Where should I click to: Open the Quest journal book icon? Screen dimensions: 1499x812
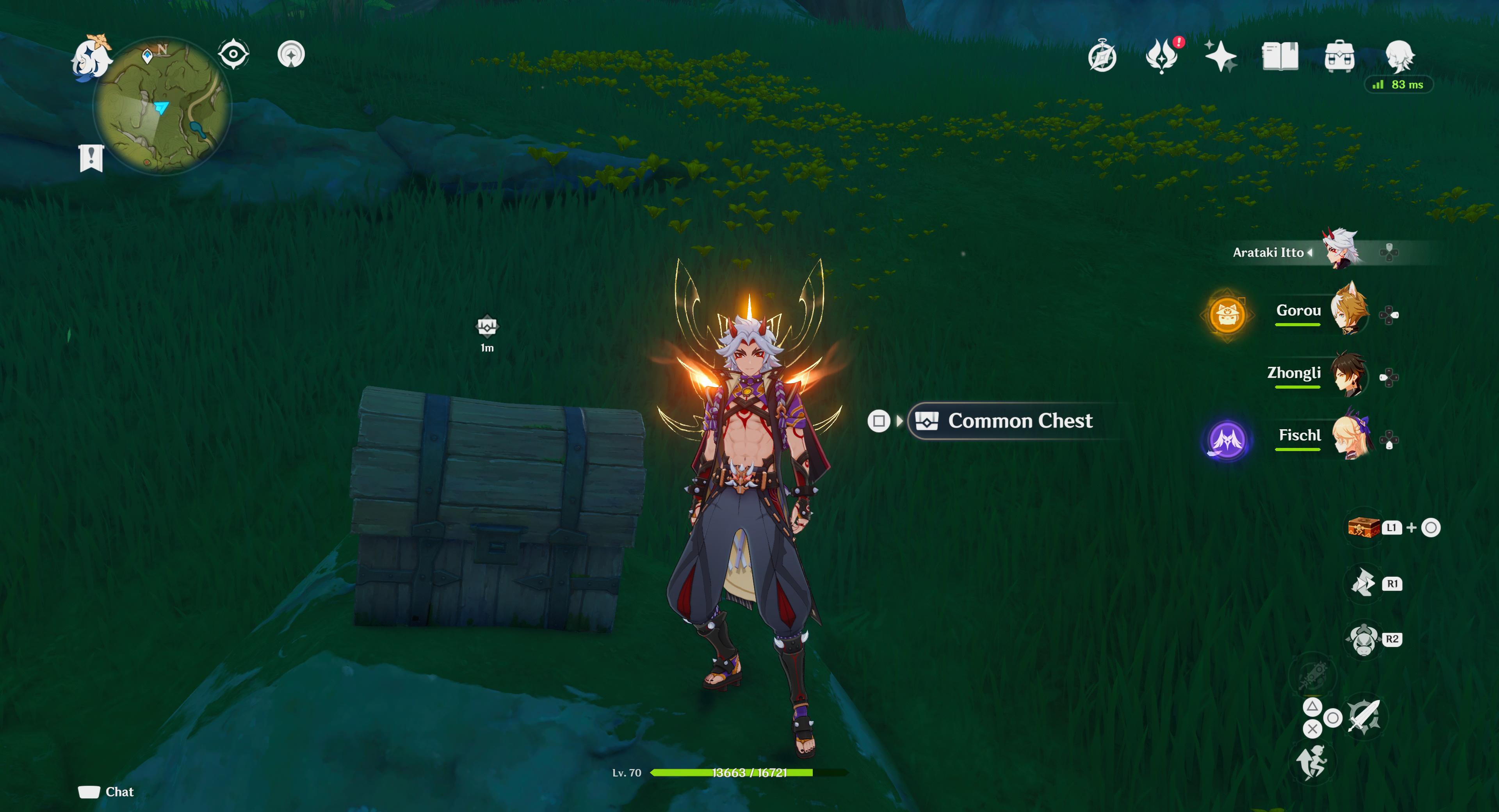[x=1281, y=56]
